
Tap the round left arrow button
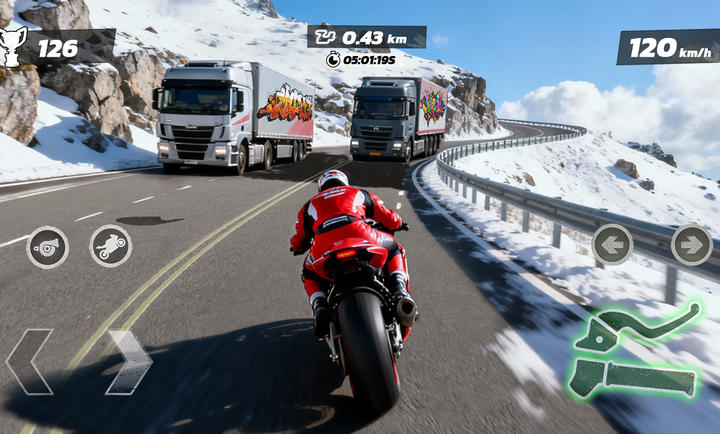[612, 244]
